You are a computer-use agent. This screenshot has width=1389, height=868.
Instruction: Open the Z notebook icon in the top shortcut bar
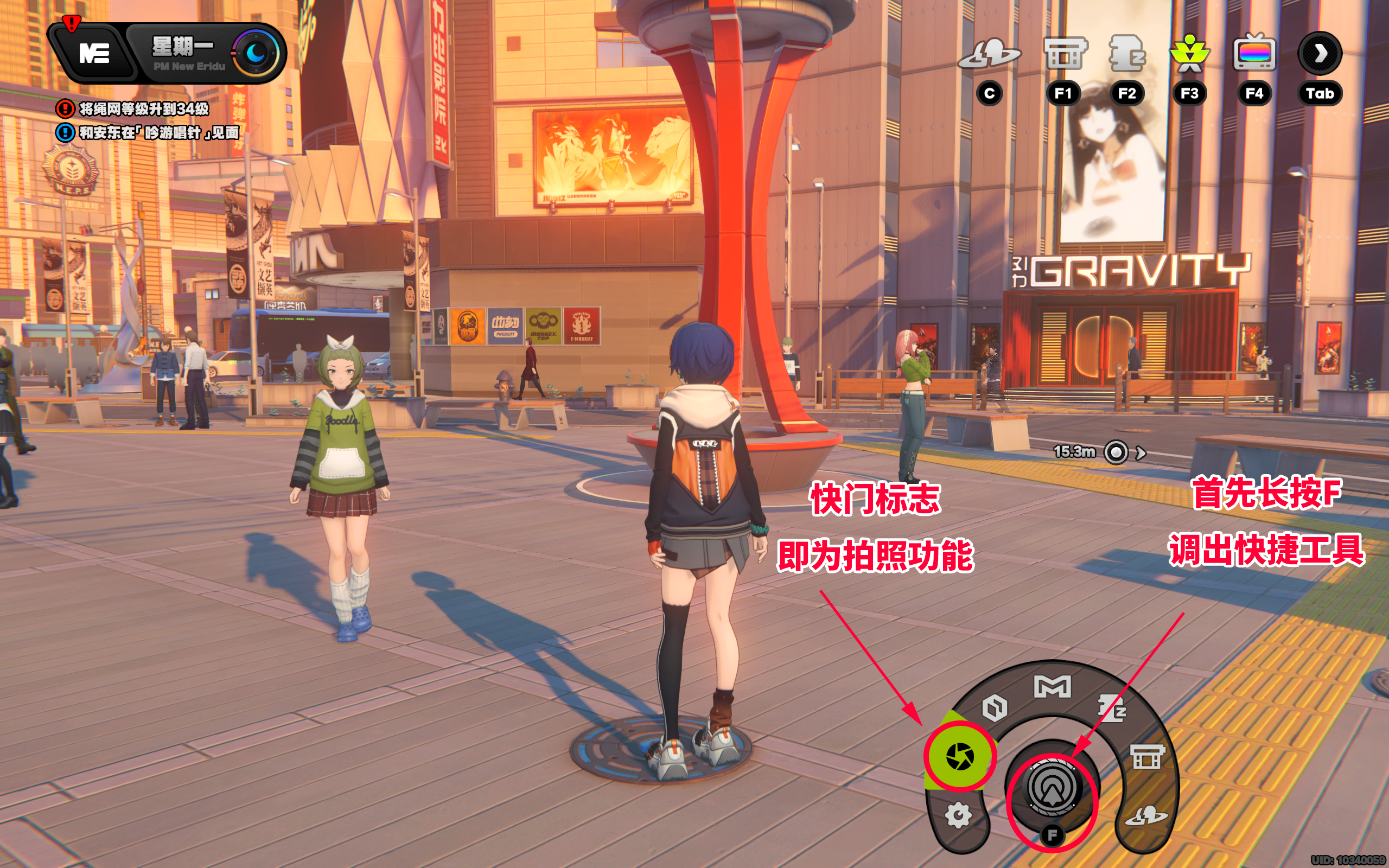pos(1127,55)
